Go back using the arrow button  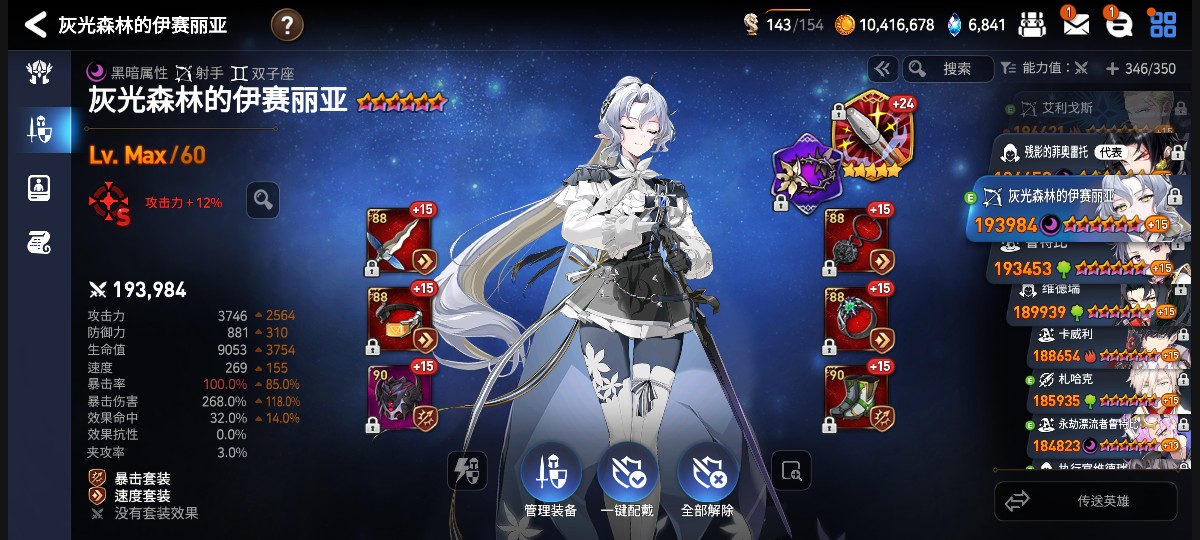pos(35,25)
